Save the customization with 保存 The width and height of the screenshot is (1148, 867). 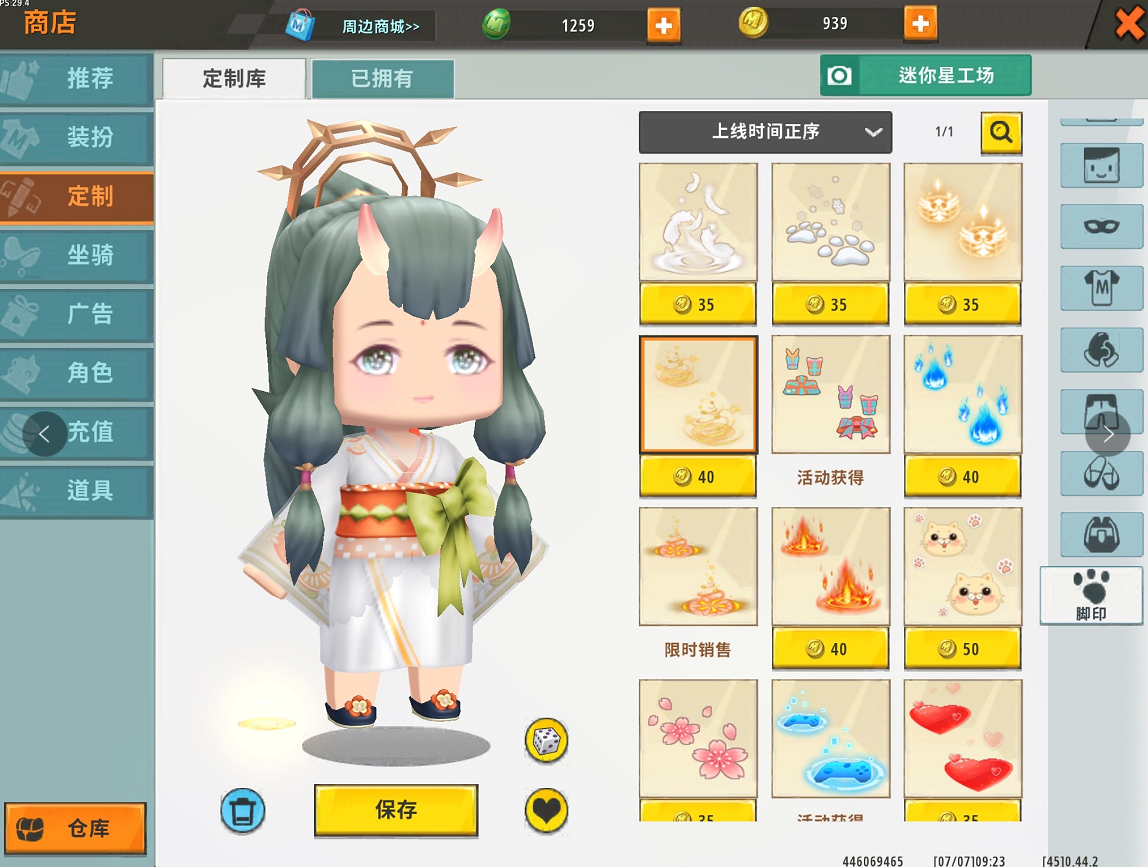pyautogui.click(x=396, y=810)
